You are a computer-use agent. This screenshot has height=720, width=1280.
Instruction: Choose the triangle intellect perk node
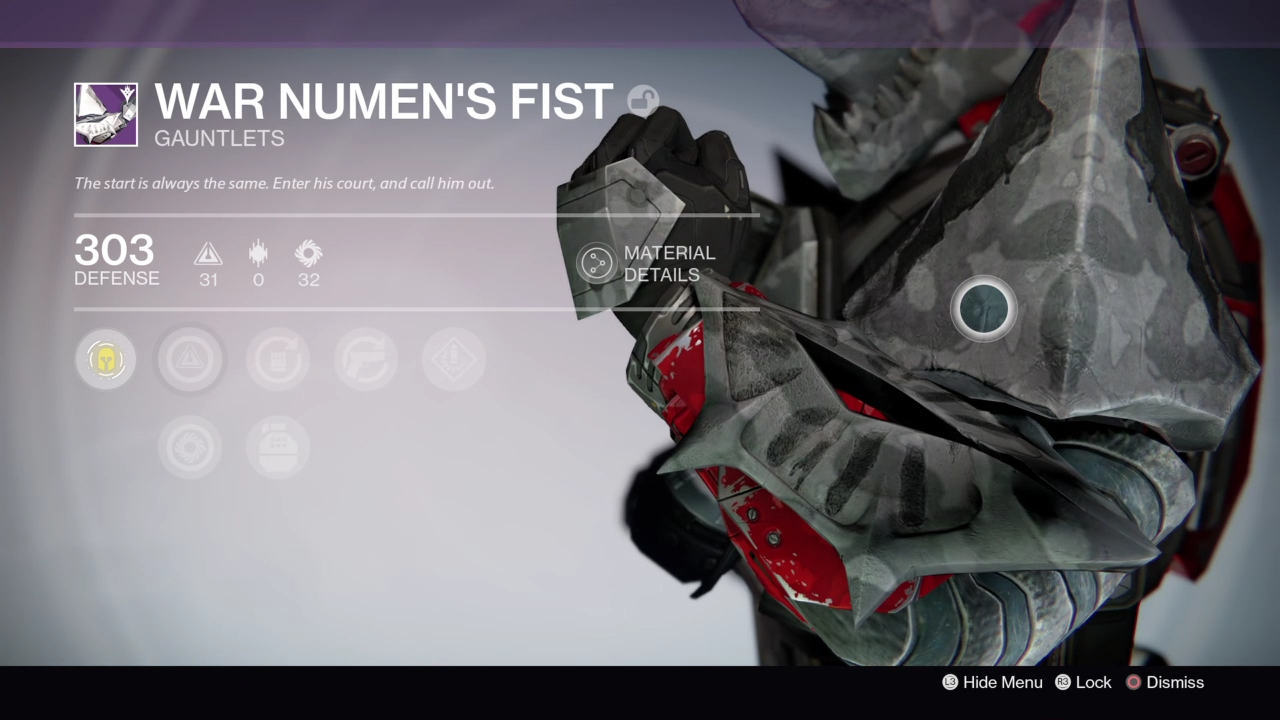tap(190, 359)
